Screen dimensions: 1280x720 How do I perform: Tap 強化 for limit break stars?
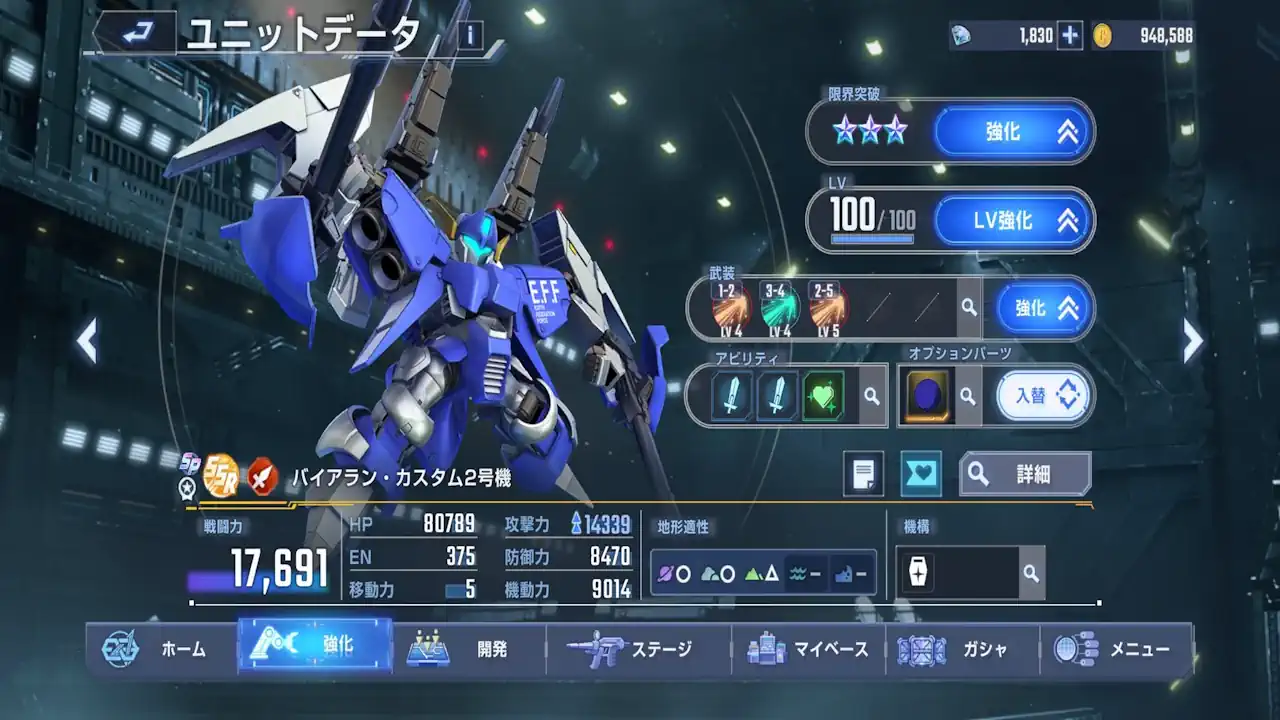[1013, 132]
